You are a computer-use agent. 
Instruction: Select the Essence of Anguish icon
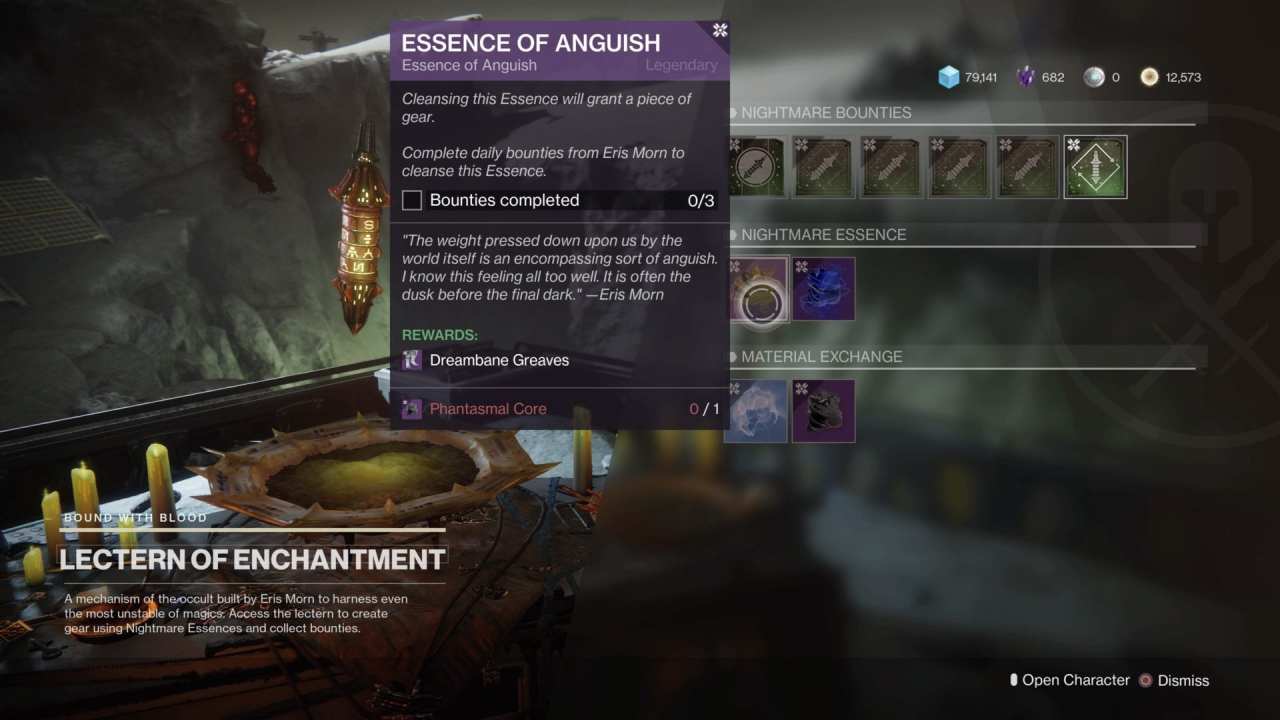click(x=758, y=289)
